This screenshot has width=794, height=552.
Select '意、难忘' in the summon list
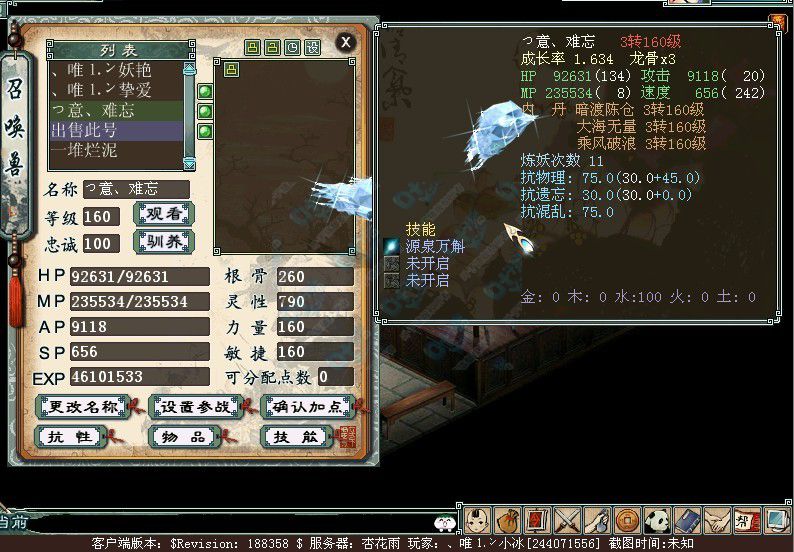pyautogui.click(x=115, y=111)
